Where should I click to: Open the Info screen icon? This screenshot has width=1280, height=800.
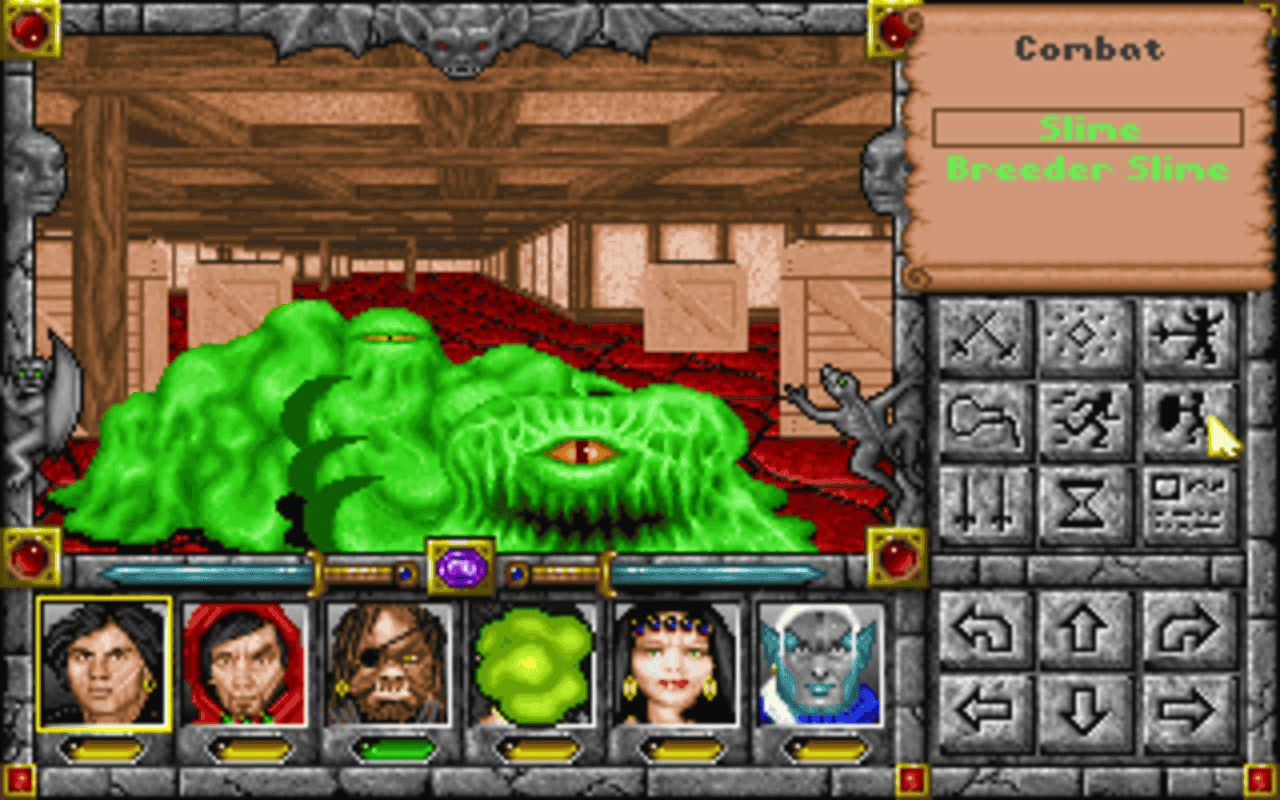1188,505
